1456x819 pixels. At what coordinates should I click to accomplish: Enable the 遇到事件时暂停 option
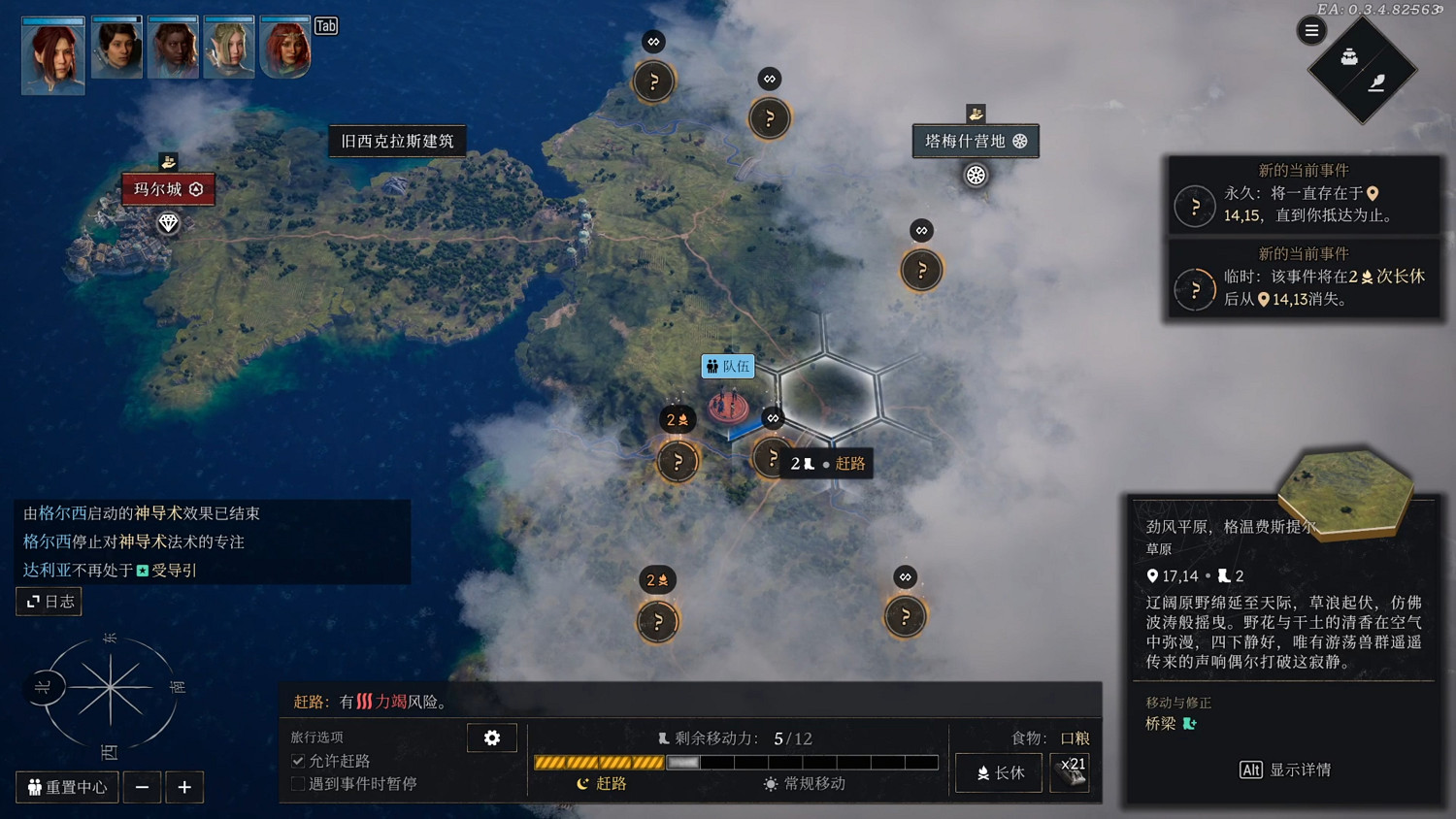(297, 783)
